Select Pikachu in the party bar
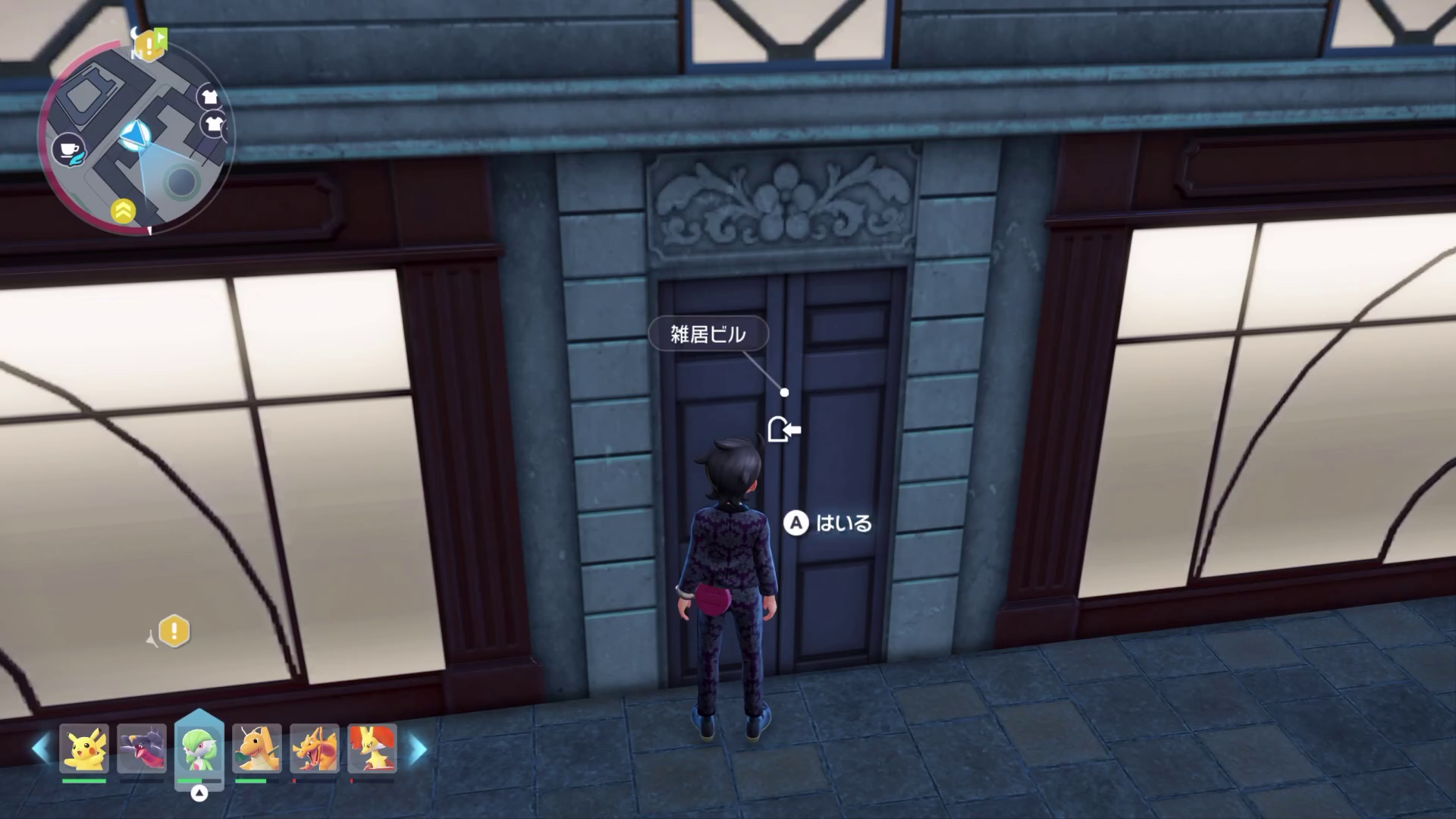This screenshot has width=1456, height=819. [84, 748]
